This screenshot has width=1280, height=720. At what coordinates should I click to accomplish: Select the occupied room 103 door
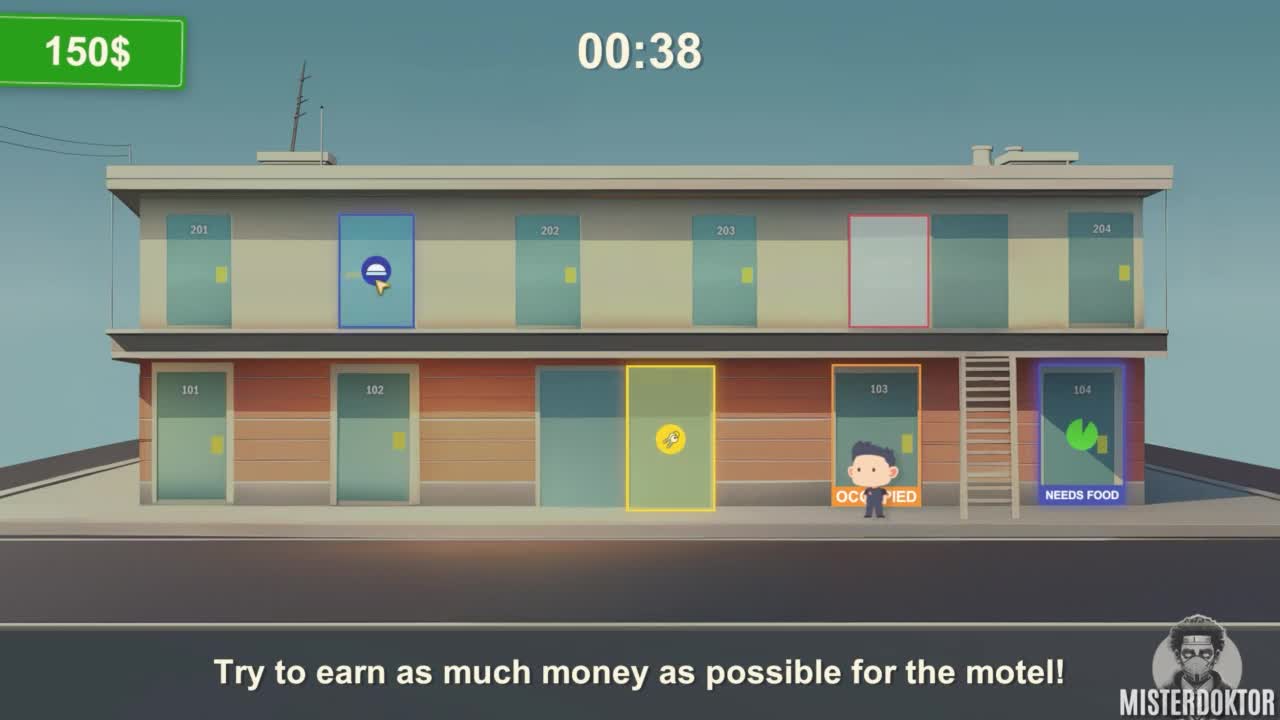tap(876, 425)
